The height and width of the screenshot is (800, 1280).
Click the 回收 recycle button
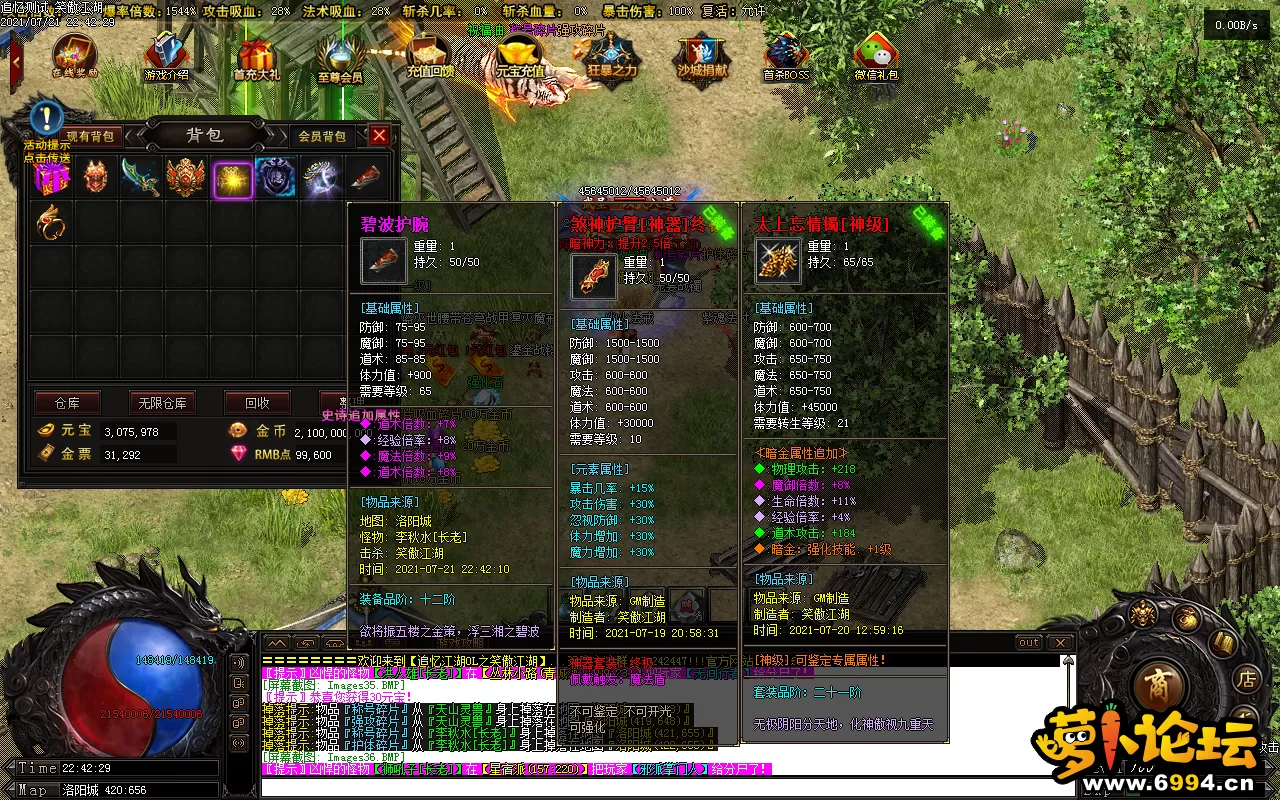click(x=257, y=403)
